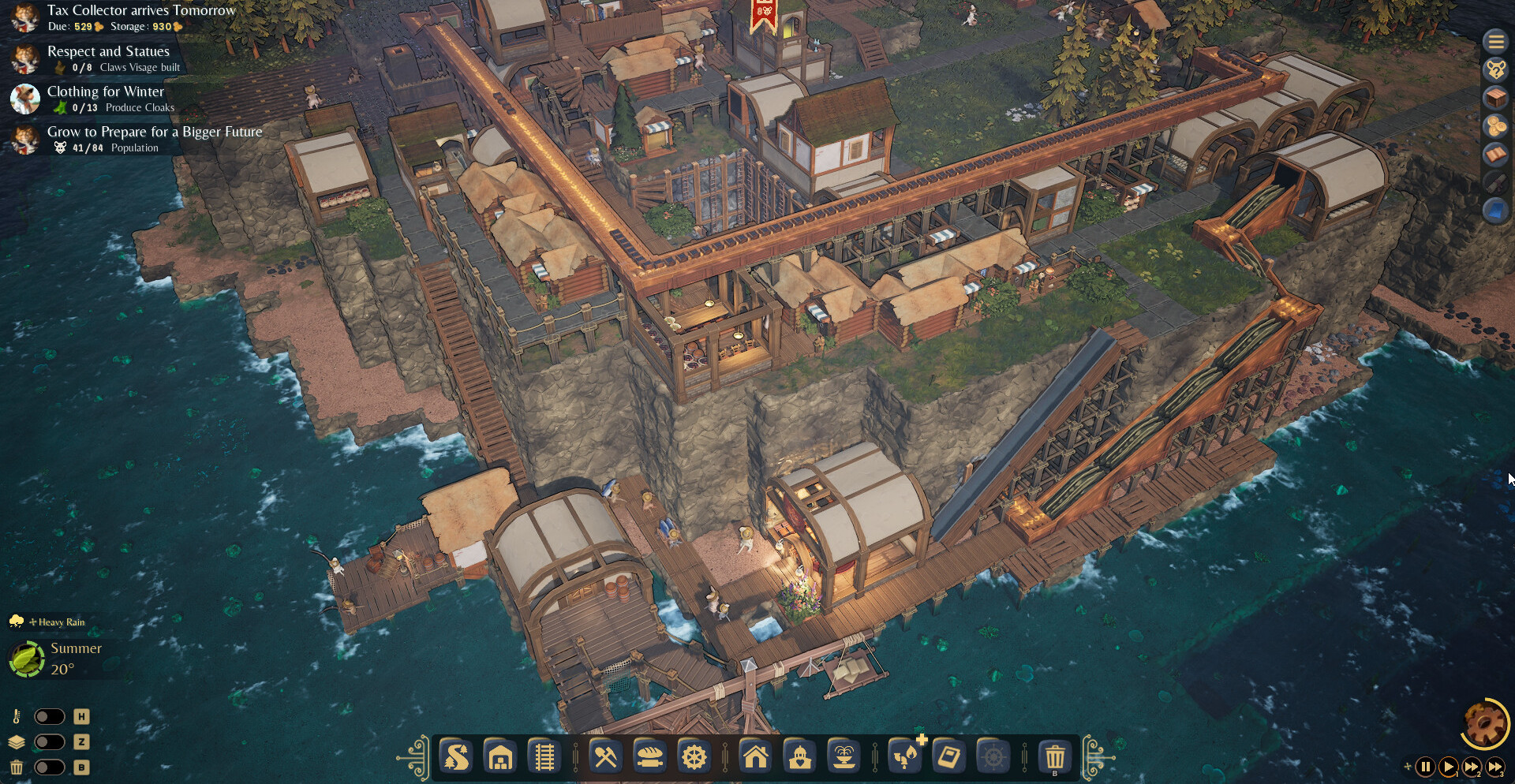Open the wooden crate storage panel
Image resolution: width=1515 pixels, height=784 pixels.
click(1495, 98)
